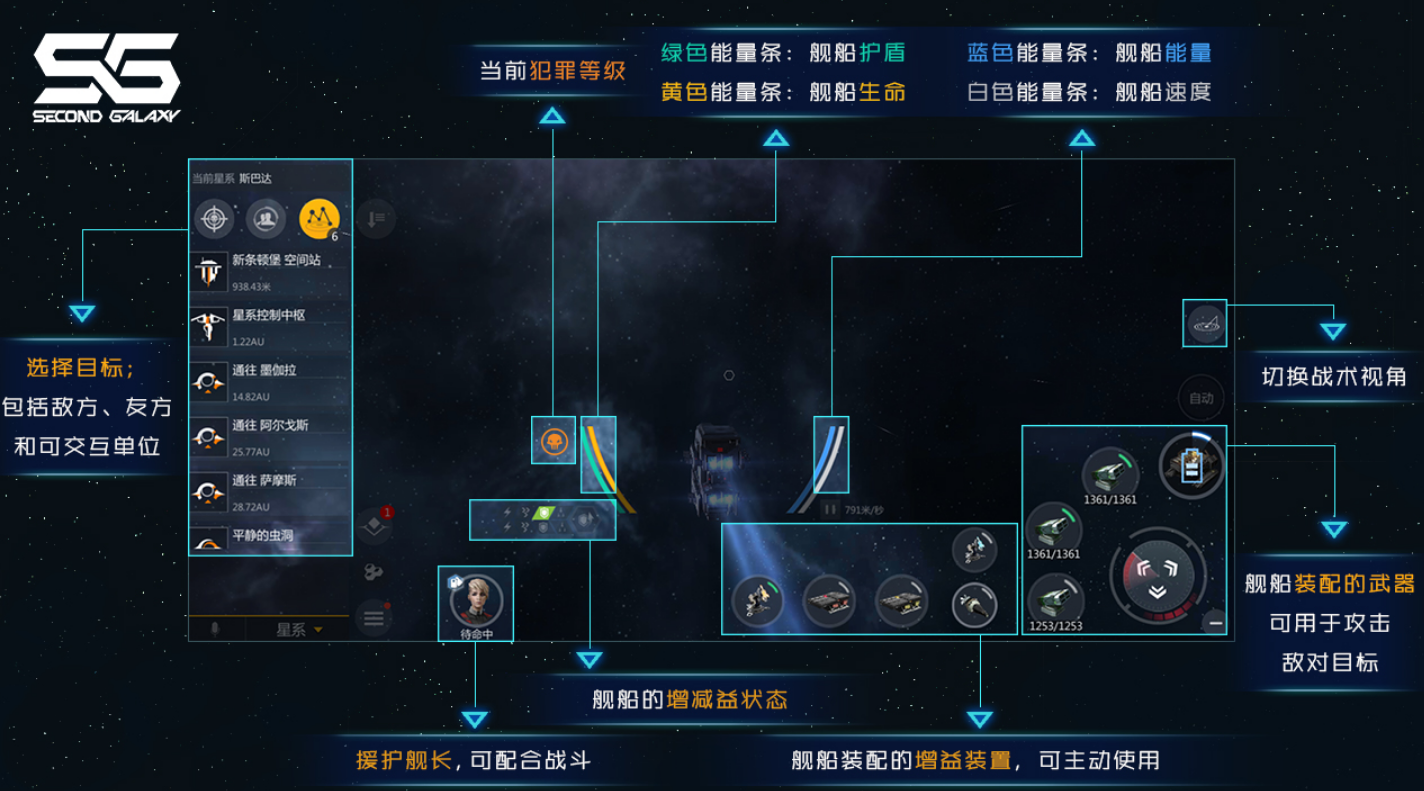The width and height of the screenshot is (1424, 791).
Task: Pick the 通往 阿尔戈斯 stargate entry
Action: (x=270, y=436)
